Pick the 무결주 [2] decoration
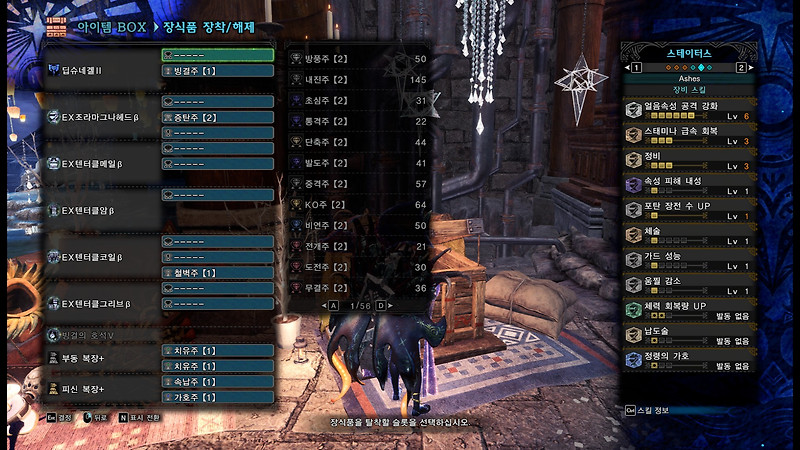 (358, 288)
